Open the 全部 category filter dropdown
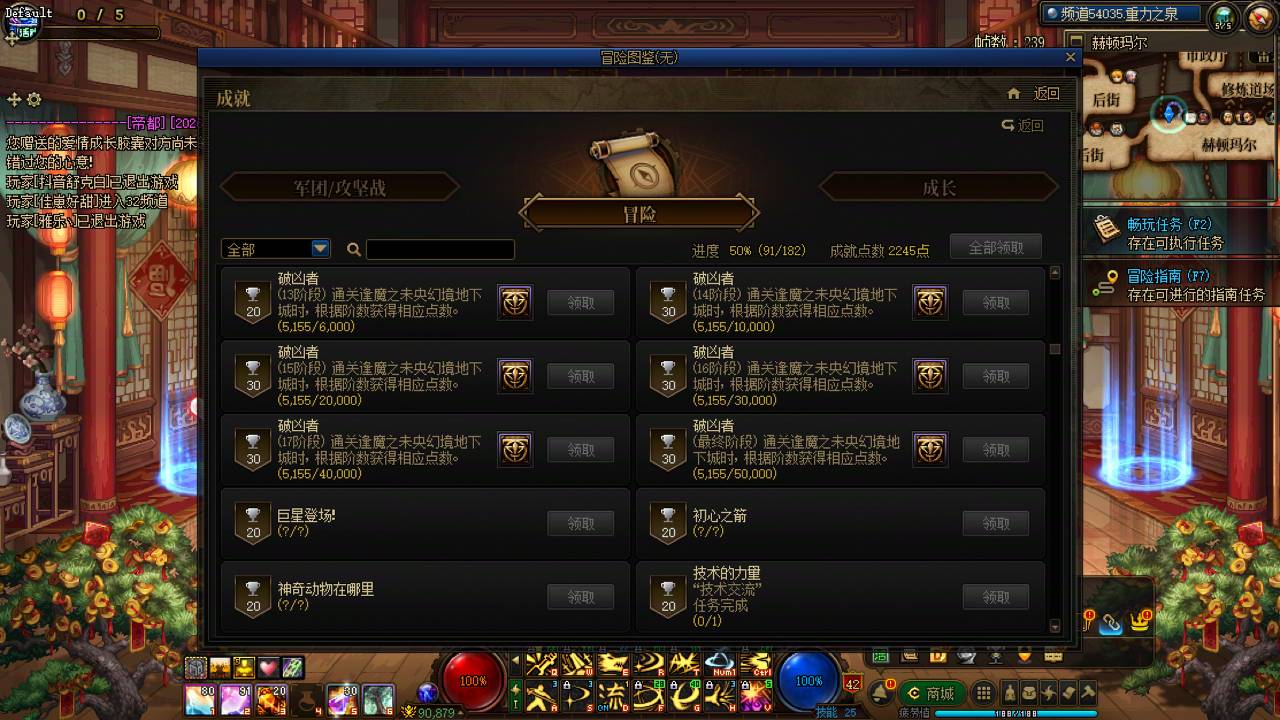Viewport: 1280px width, 720px height. point(275,247)
